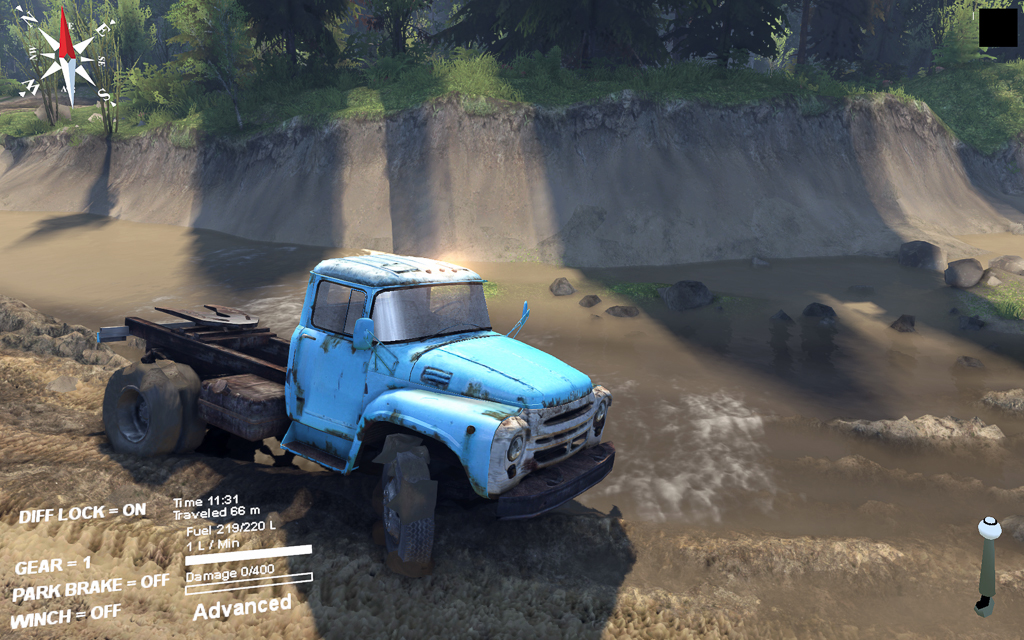Image resolution: width=1024 pixels, height=640 pixels.
Task: Toggle the DIFF LOCK setting
Action: [x=82, y=512]
